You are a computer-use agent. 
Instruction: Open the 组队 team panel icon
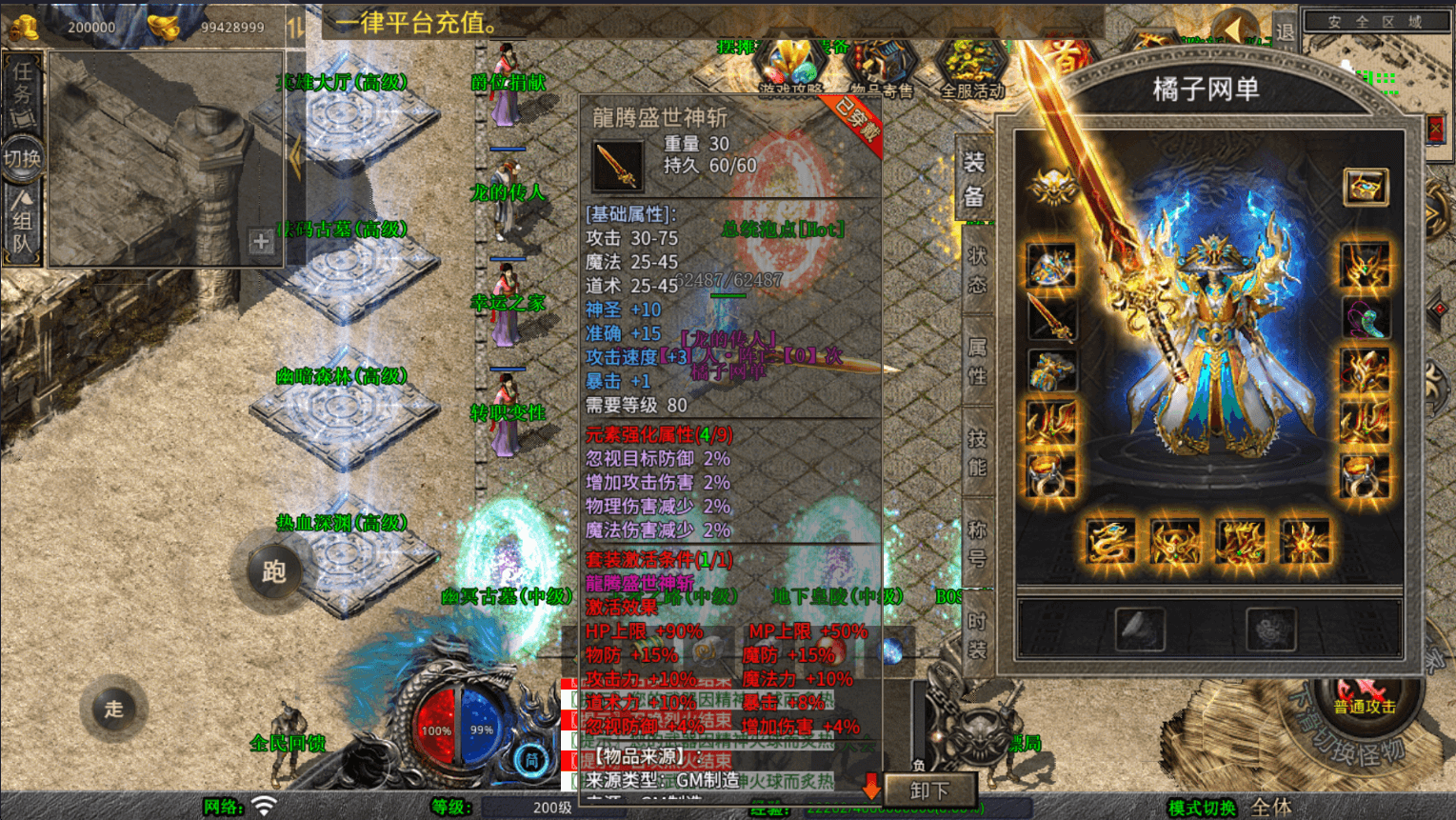pyautogui.click(x=21, y=219)
